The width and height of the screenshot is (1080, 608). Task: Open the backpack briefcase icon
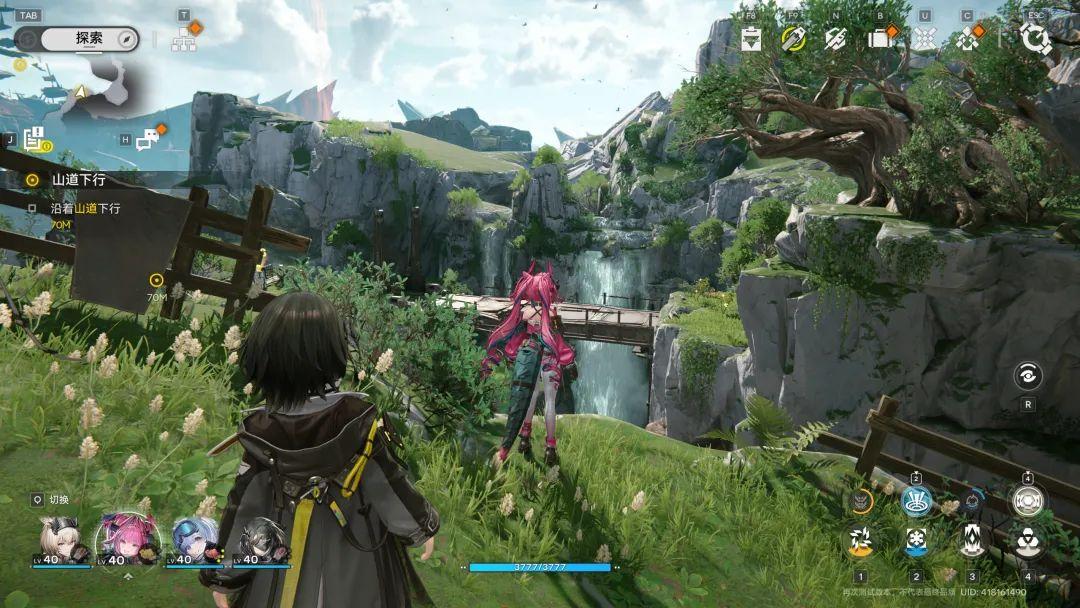click(x=880, y=38)
